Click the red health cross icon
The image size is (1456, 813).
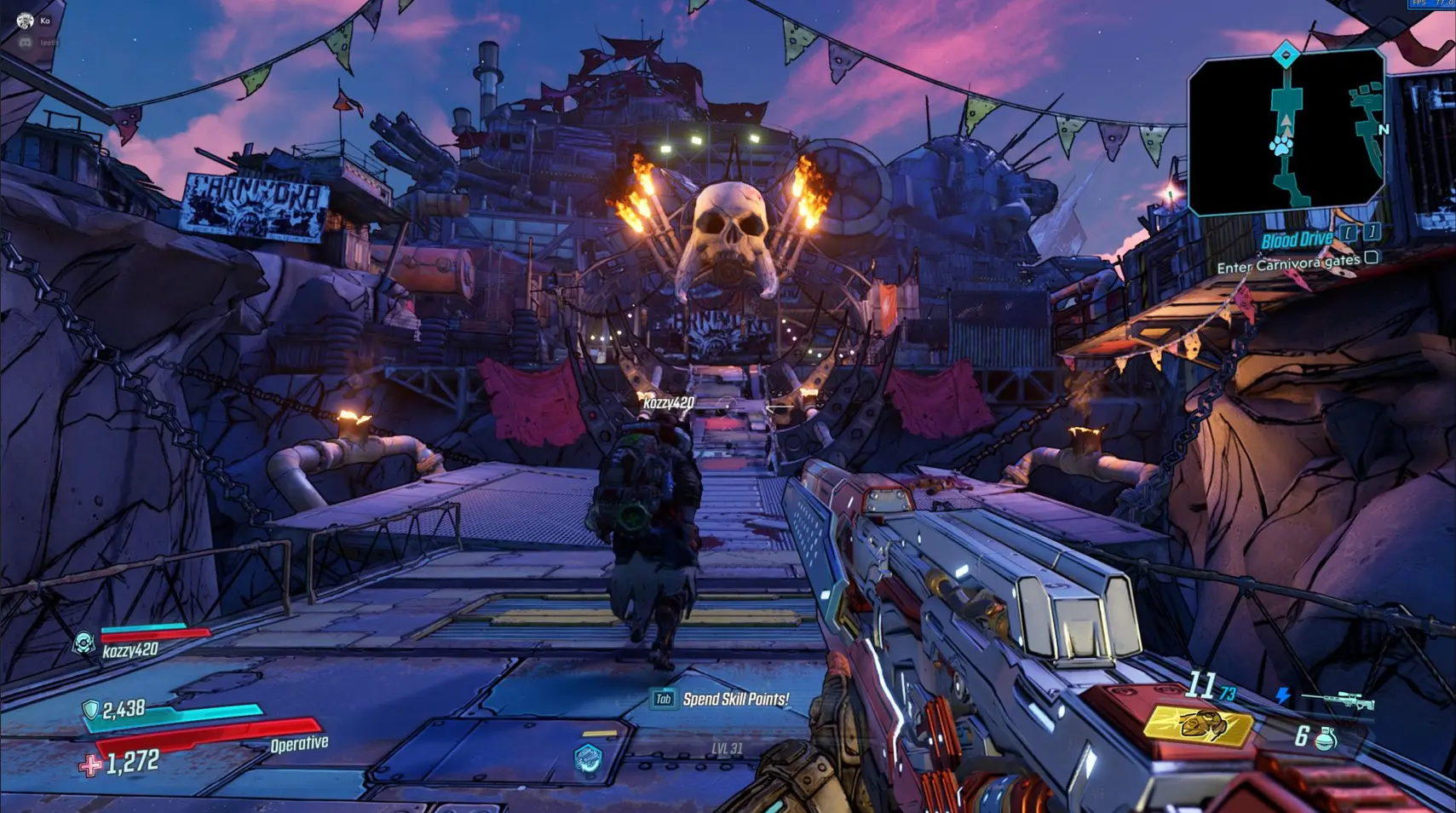click(x=89, y=764)
